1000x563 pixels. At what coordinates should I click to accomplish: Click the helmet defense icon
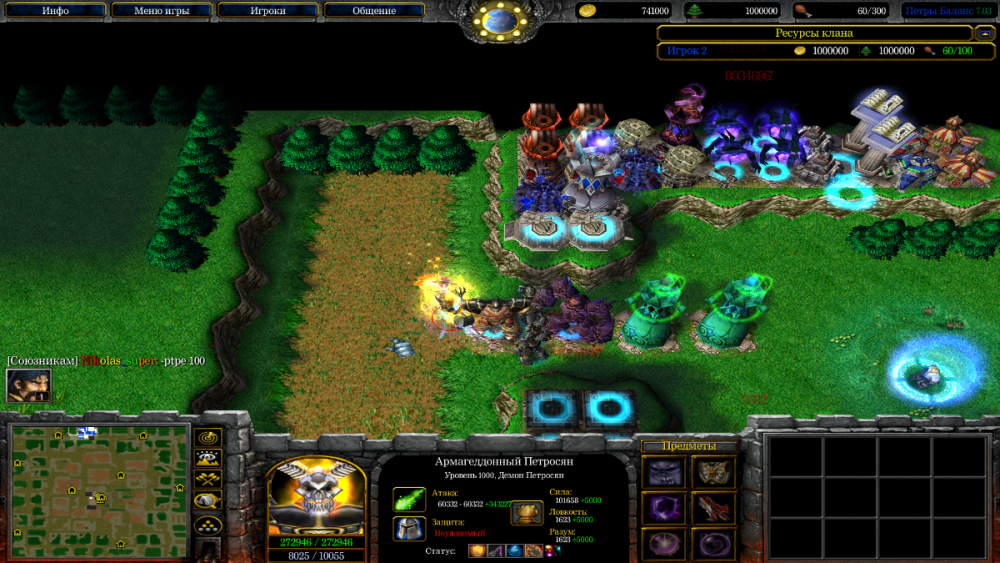pos(409,528)
